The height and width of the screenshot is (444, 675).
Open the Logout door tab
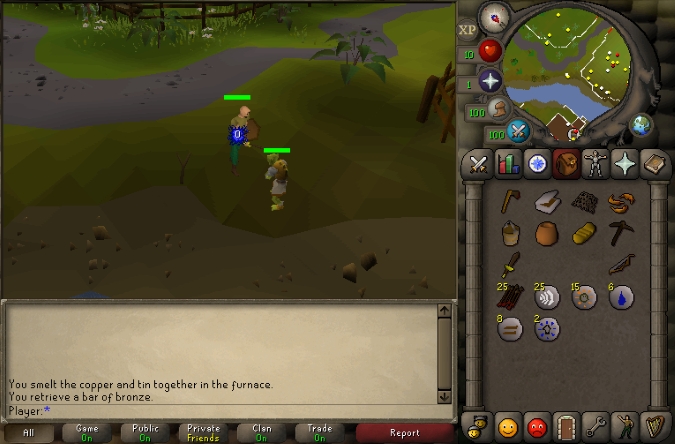click(x=567, y=426)
